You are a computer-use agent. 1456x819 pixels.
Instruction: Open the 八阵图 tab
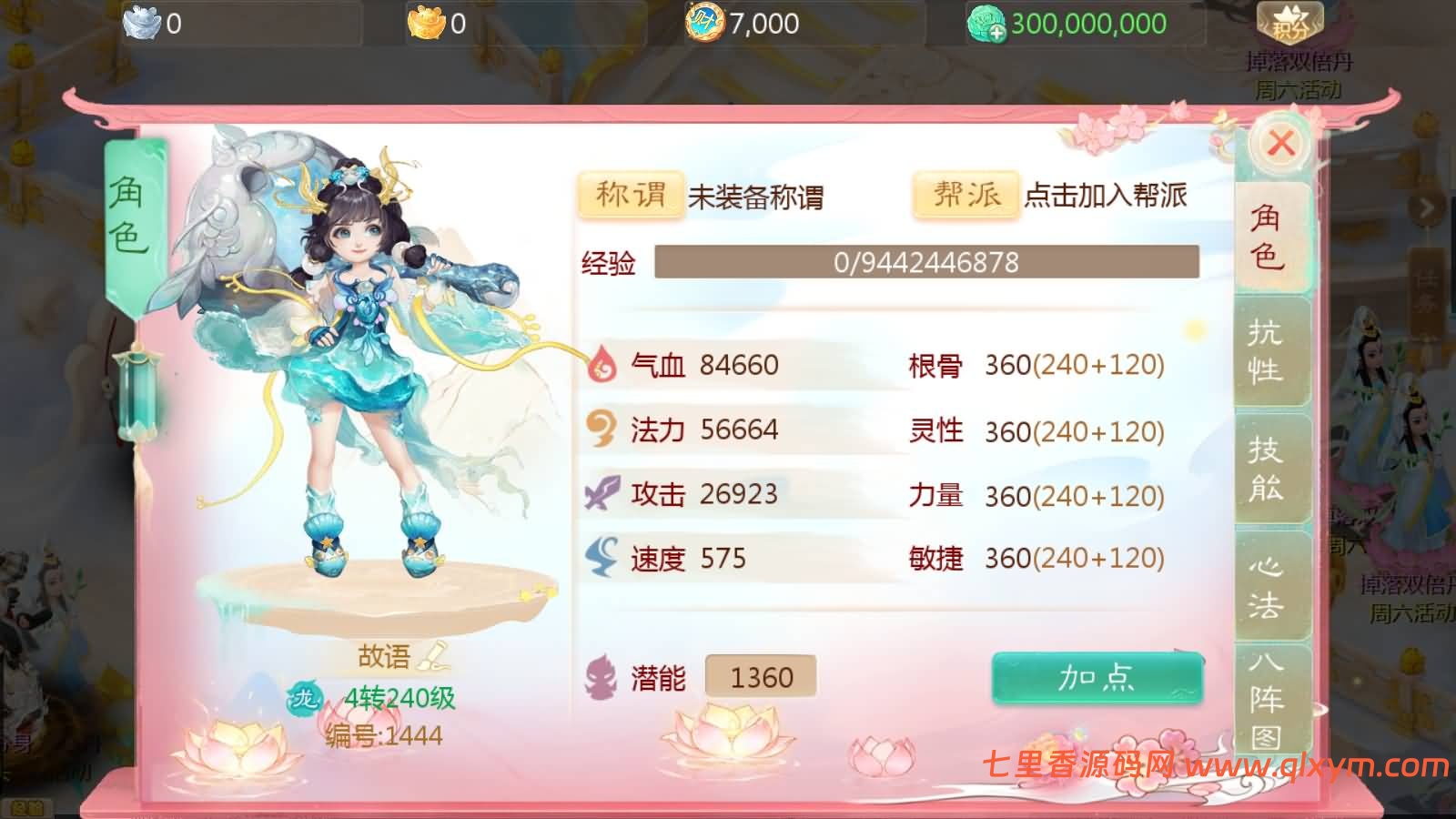coord(1269,696)
